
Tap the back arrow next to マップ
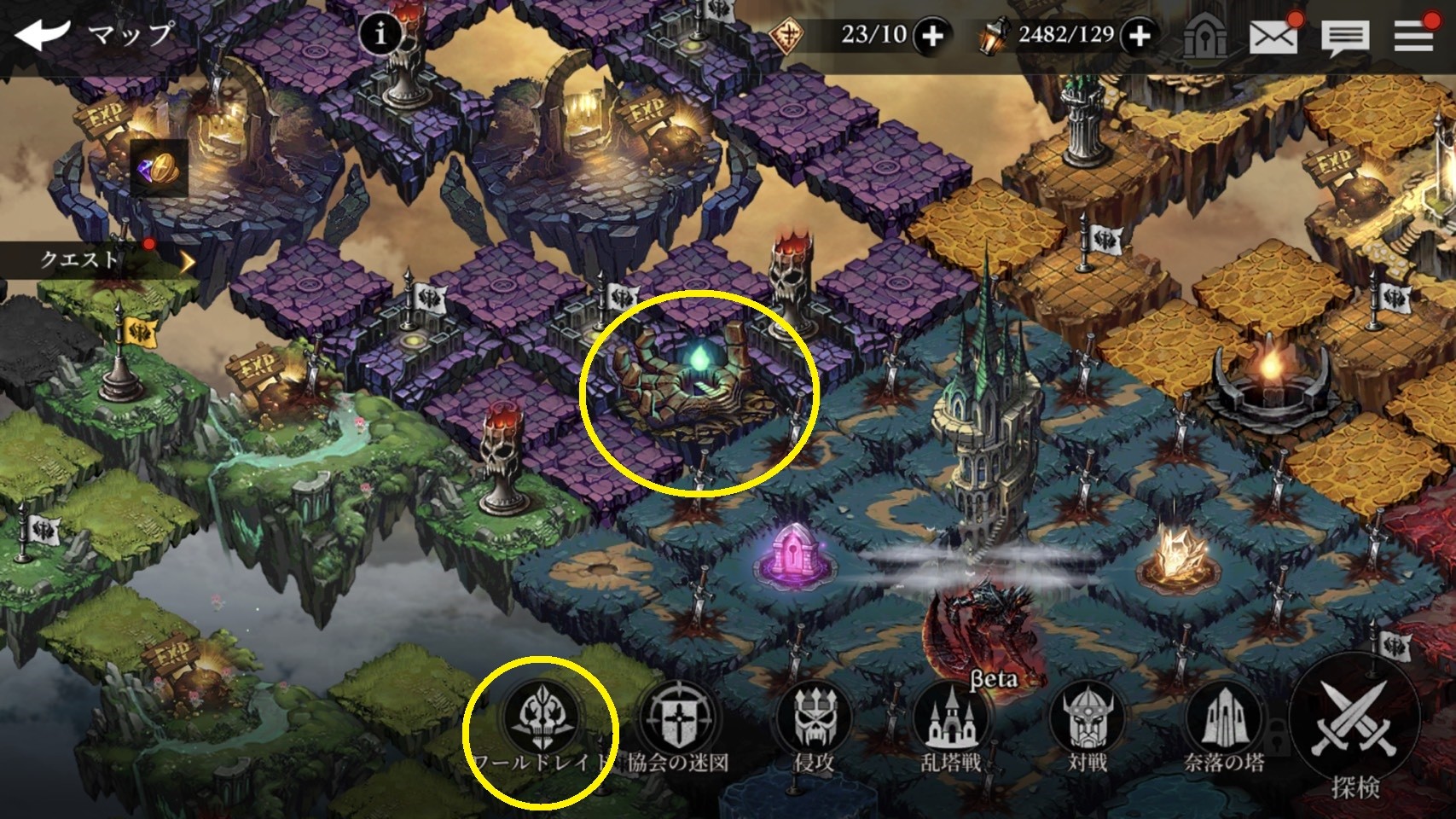pyautogui.click(x=41, y=32)
